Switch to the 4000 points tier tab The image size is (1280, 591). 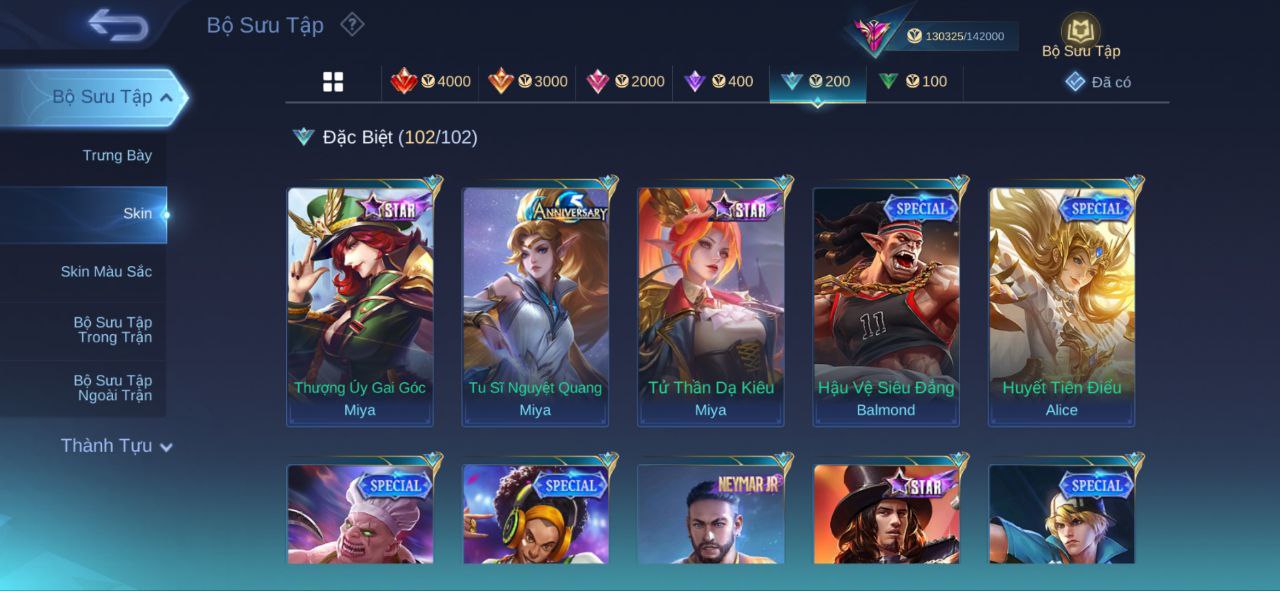[431, 82]
